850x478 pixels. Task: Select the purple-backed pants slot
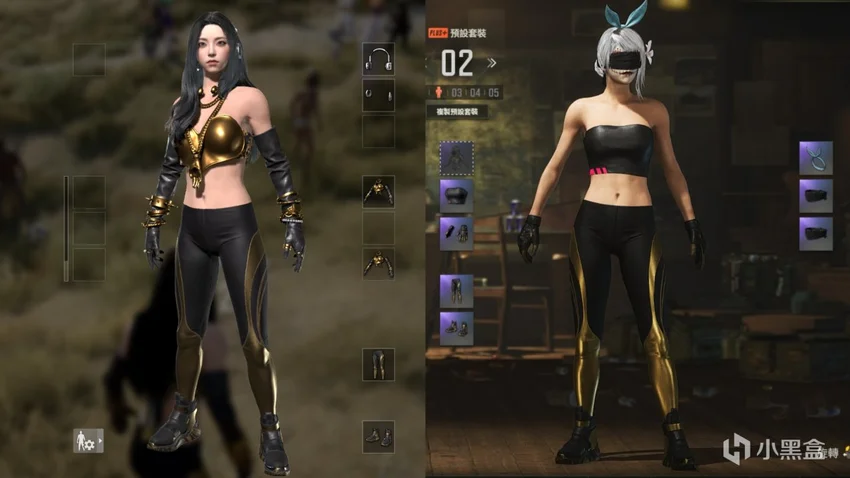click(456, 291)
